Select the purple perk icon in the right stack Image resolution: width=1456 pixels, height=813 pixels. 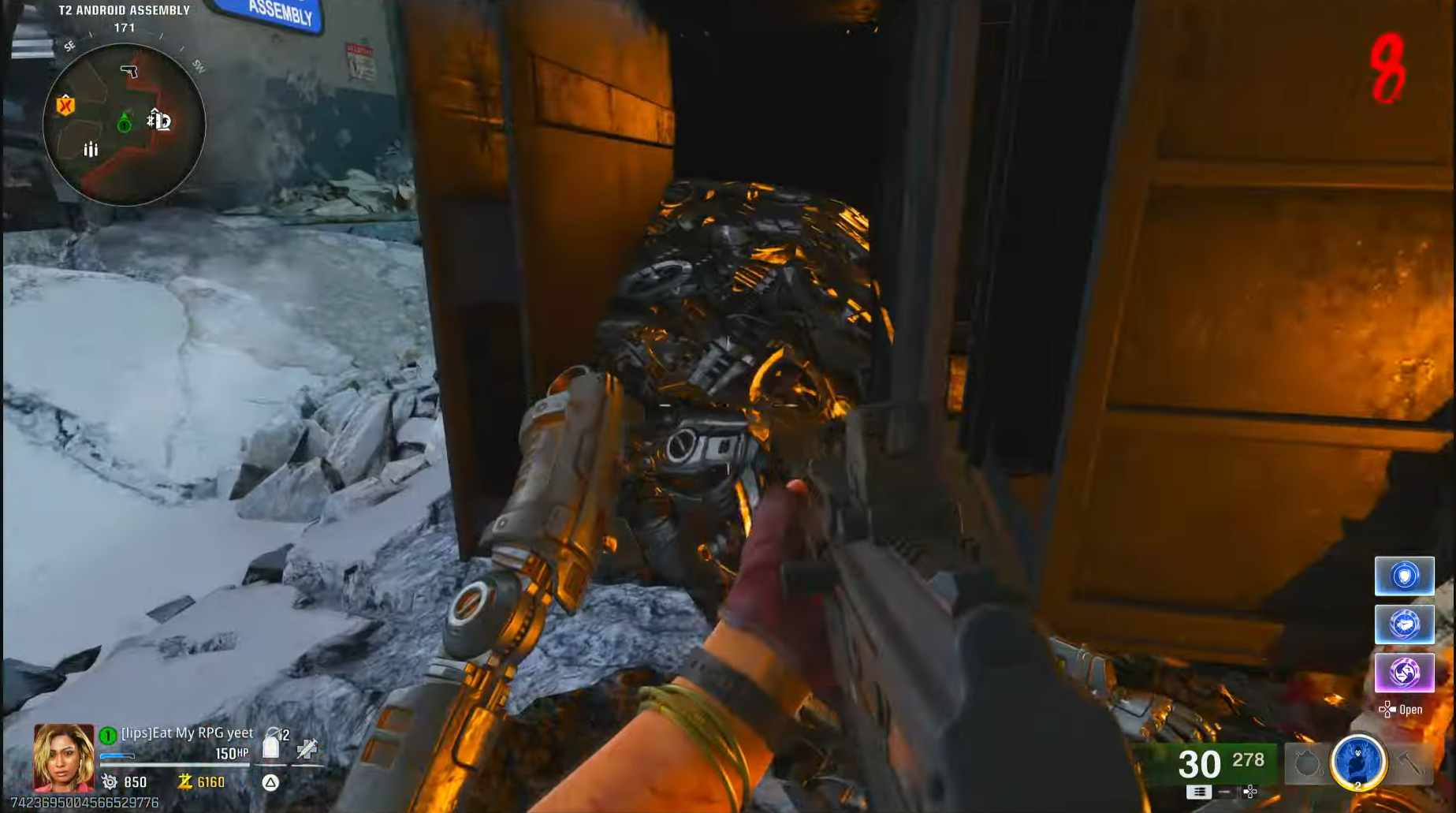pos(1405,671)
